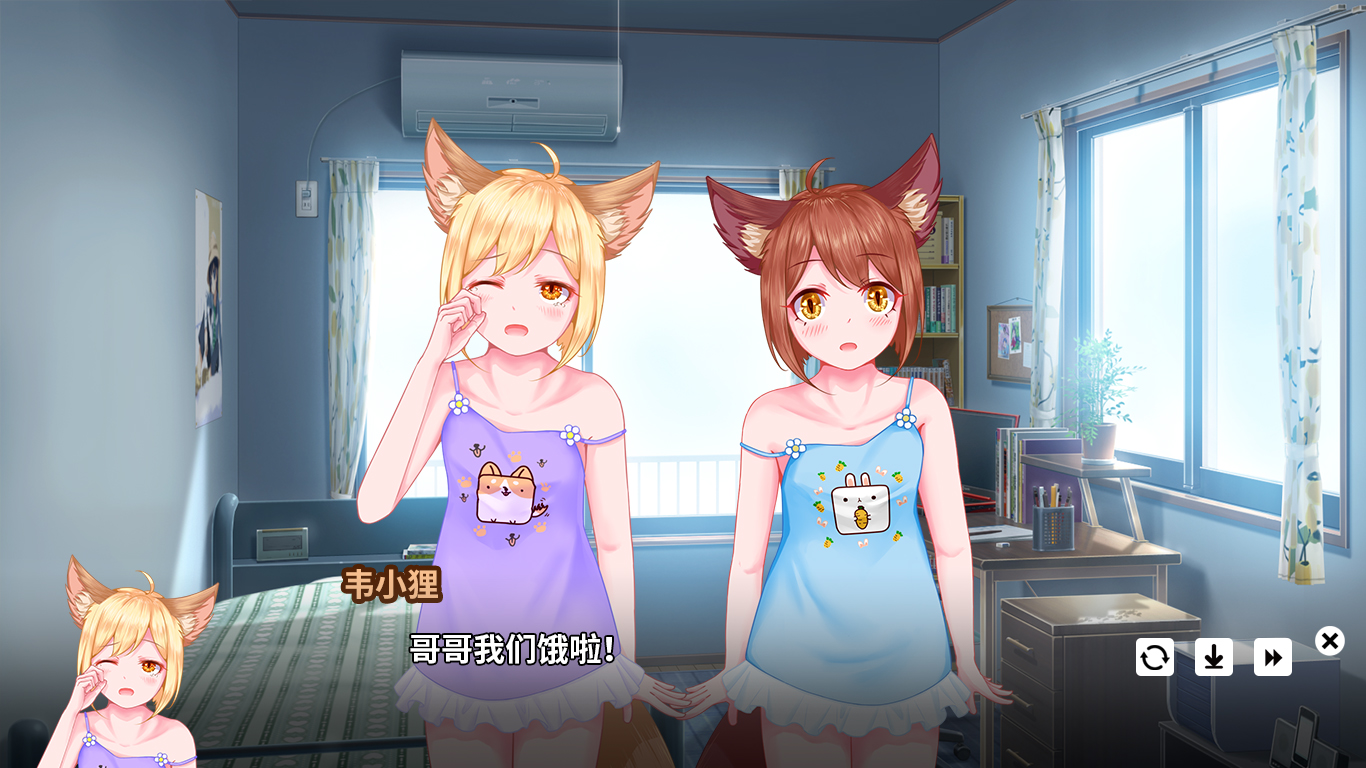Hide the dialogue box using the X icon
1366x768 pixels.
point(1329,639)
